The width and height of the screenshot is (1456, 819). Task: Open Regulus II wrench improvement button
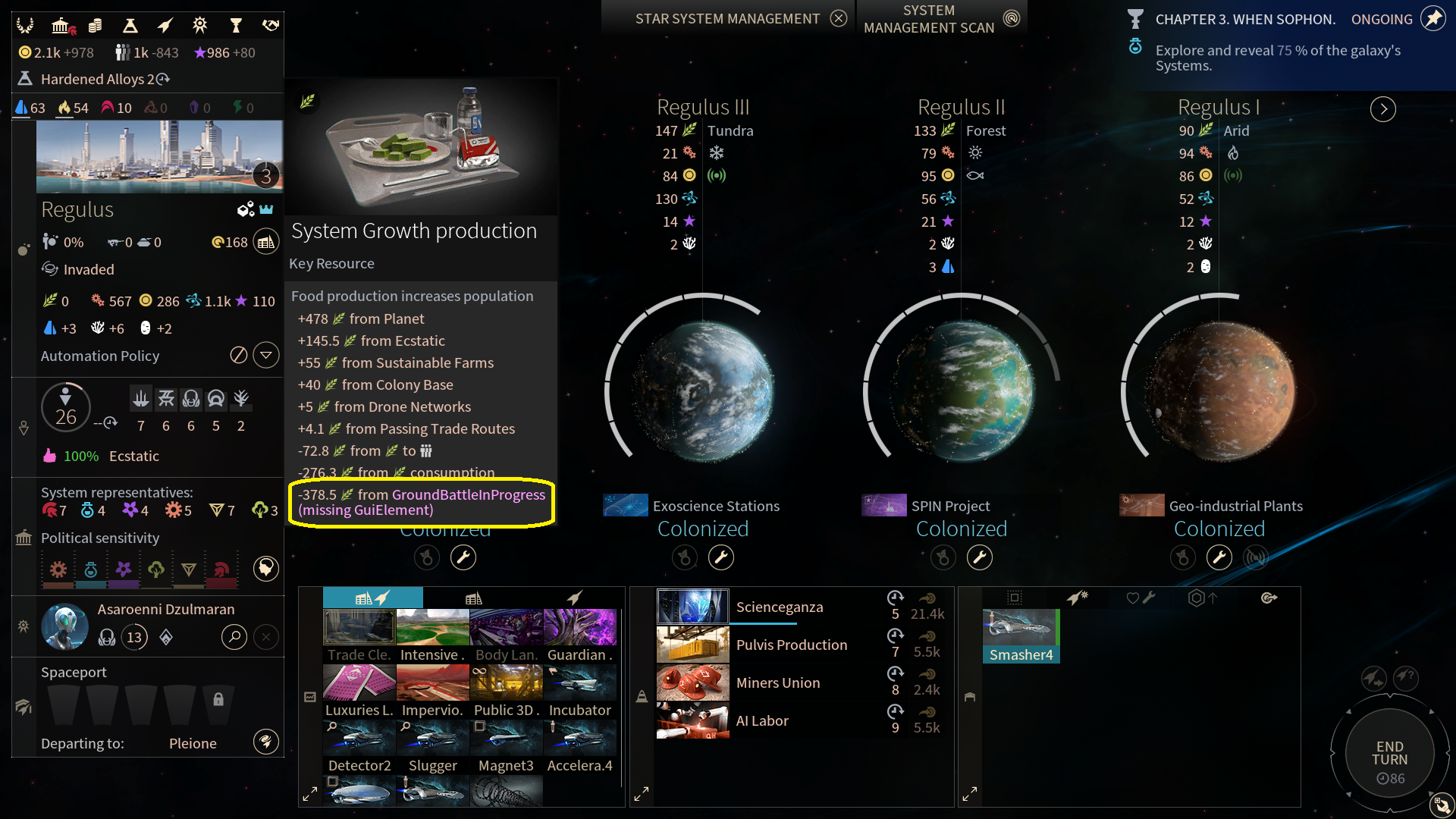click(x=979, y=558)
